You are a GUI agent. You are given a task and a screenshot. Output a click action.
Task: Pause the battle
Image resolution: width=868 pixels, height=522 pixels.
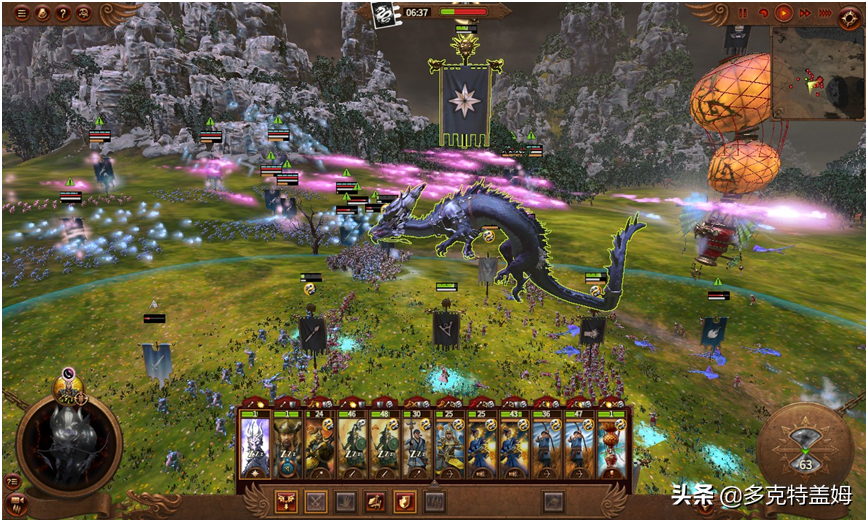(x=743, y=13)
